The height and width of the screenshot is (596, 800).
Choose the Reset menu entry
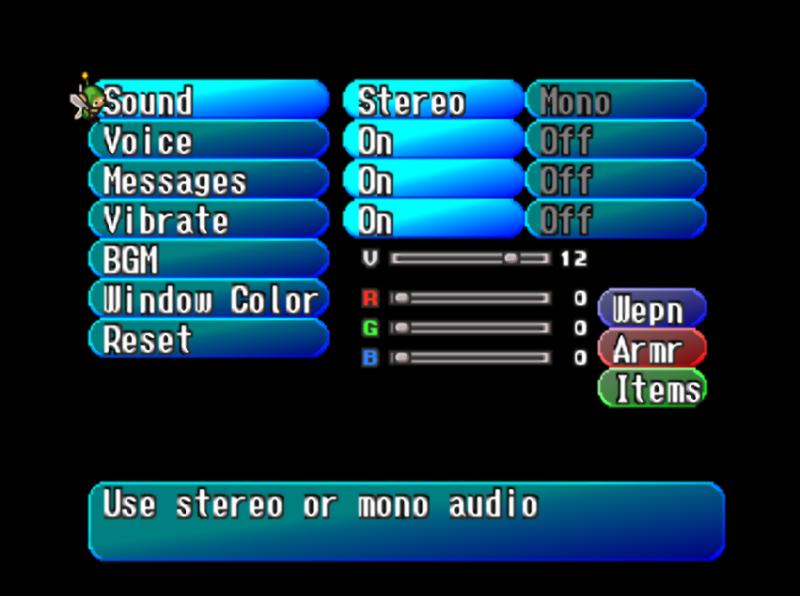[210, 340]
